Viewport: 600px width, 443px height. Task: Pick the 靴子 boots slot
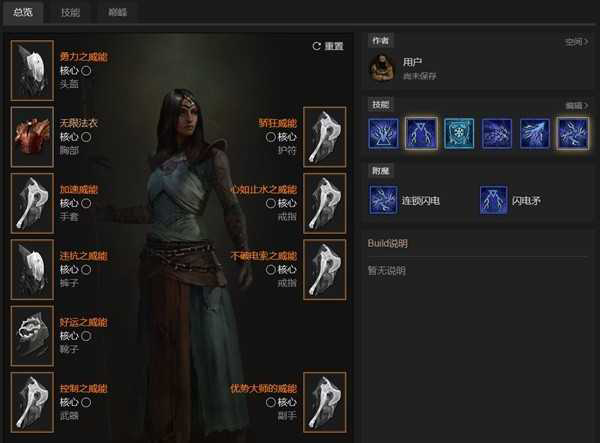[x=32, y=334]
